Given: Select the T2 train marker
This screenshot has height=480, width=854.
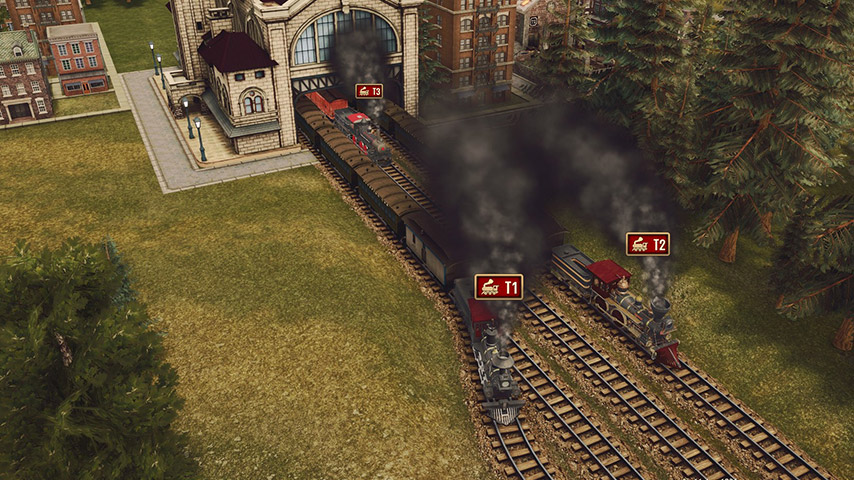Looking at the screenshot, I should coord(647,244).
